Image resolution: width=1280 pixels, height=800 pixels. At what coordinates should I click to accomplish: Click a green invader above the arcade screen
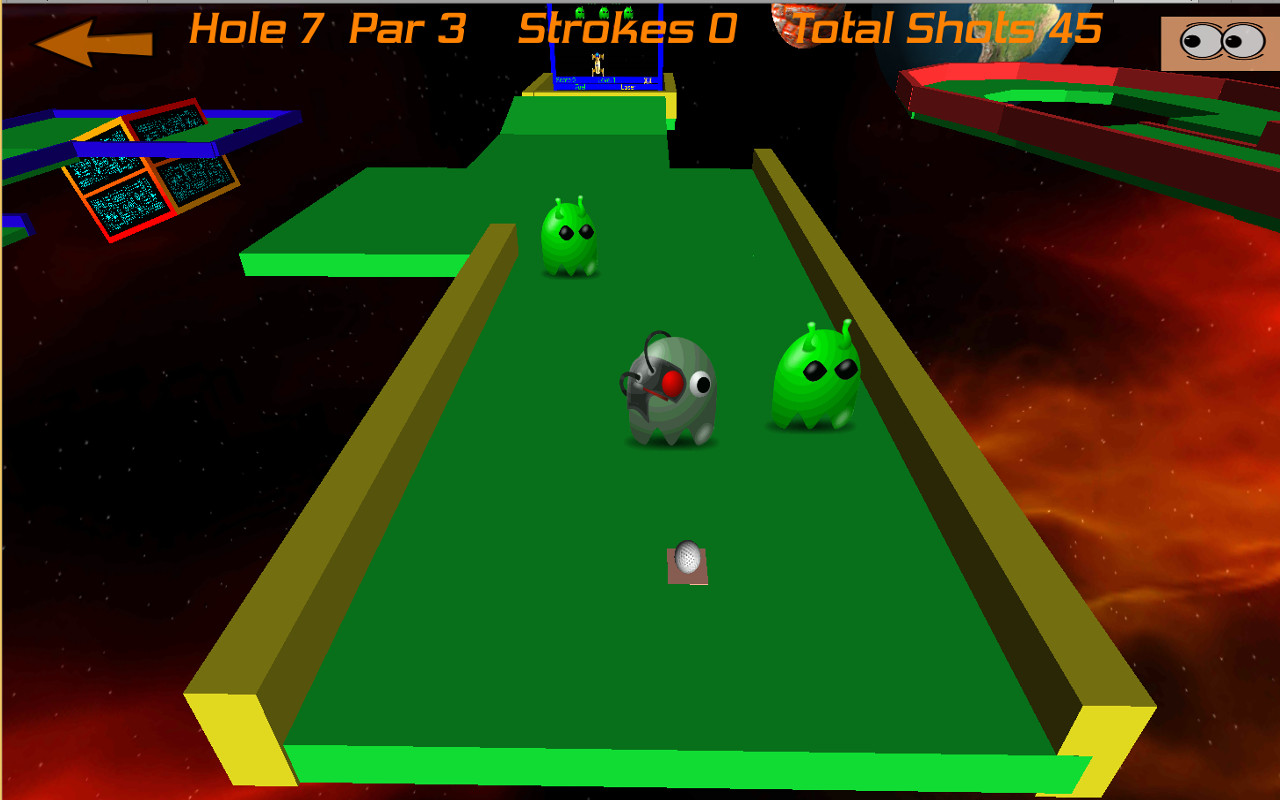point(603,12)
